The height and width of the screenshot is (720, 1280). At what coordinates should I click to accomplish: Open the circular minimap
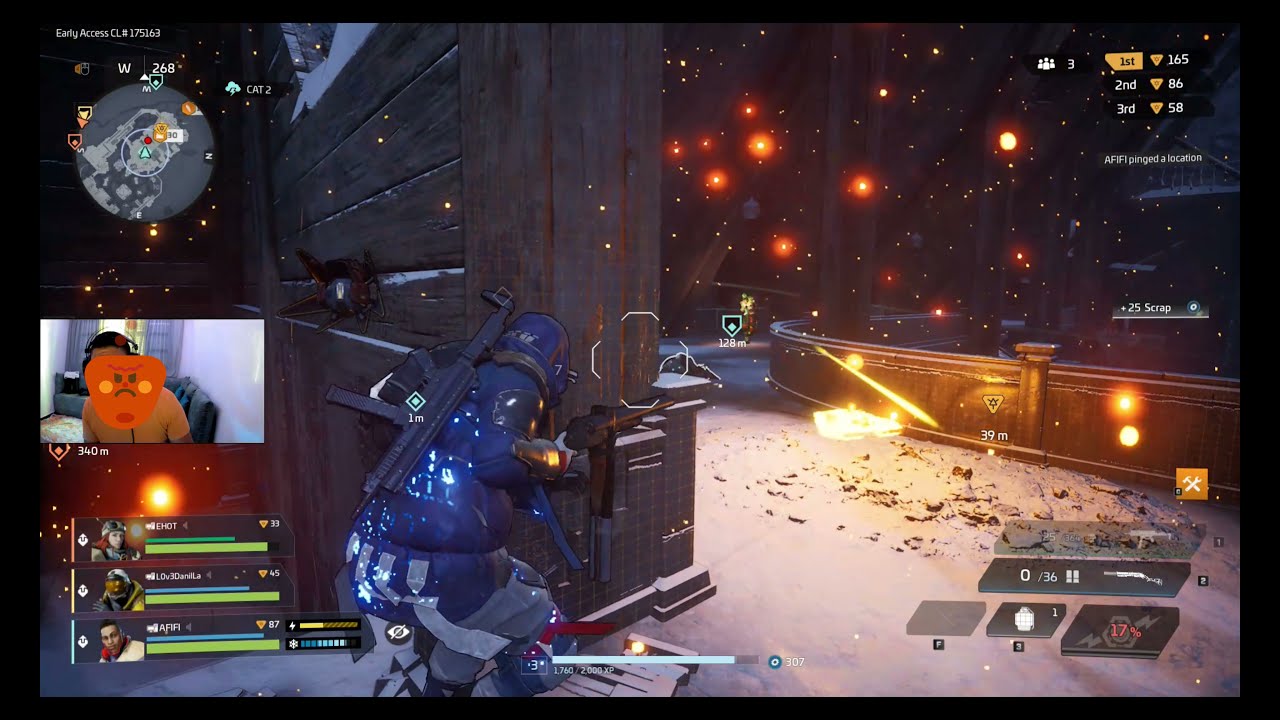click(x=146, y=152)
